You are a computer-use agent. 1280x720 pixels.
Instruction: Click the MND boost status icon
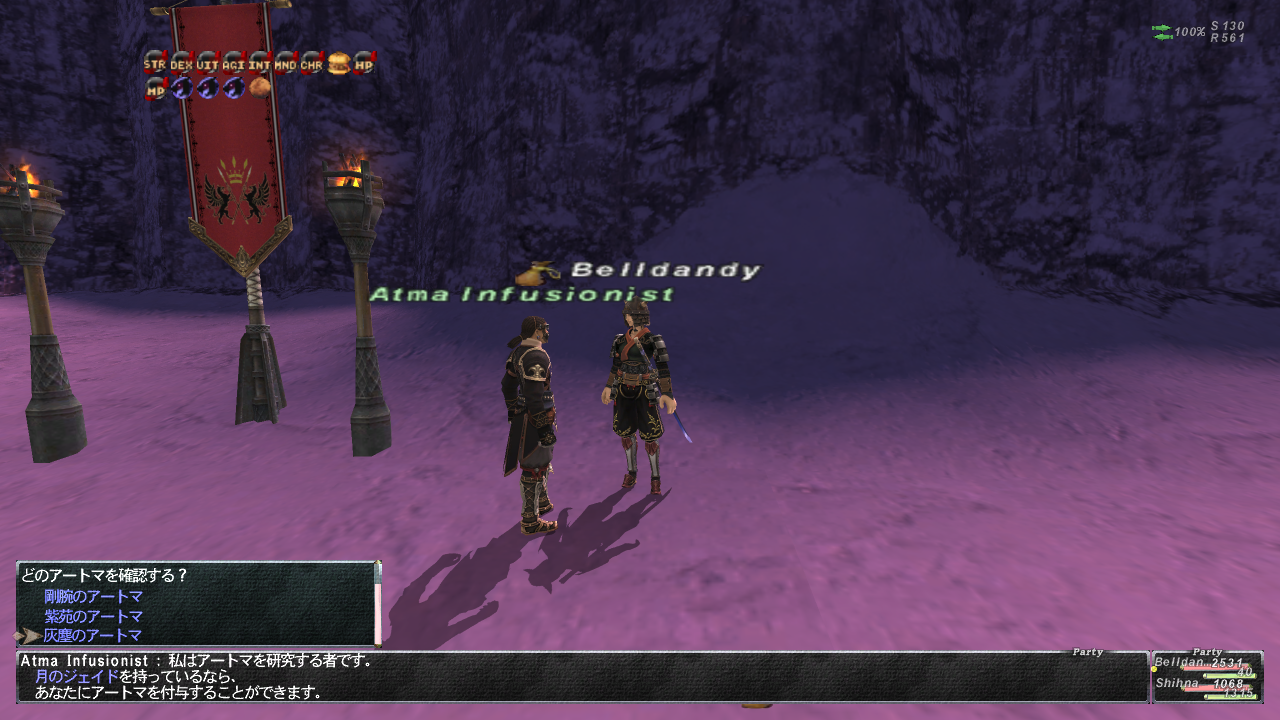point(286,64)
